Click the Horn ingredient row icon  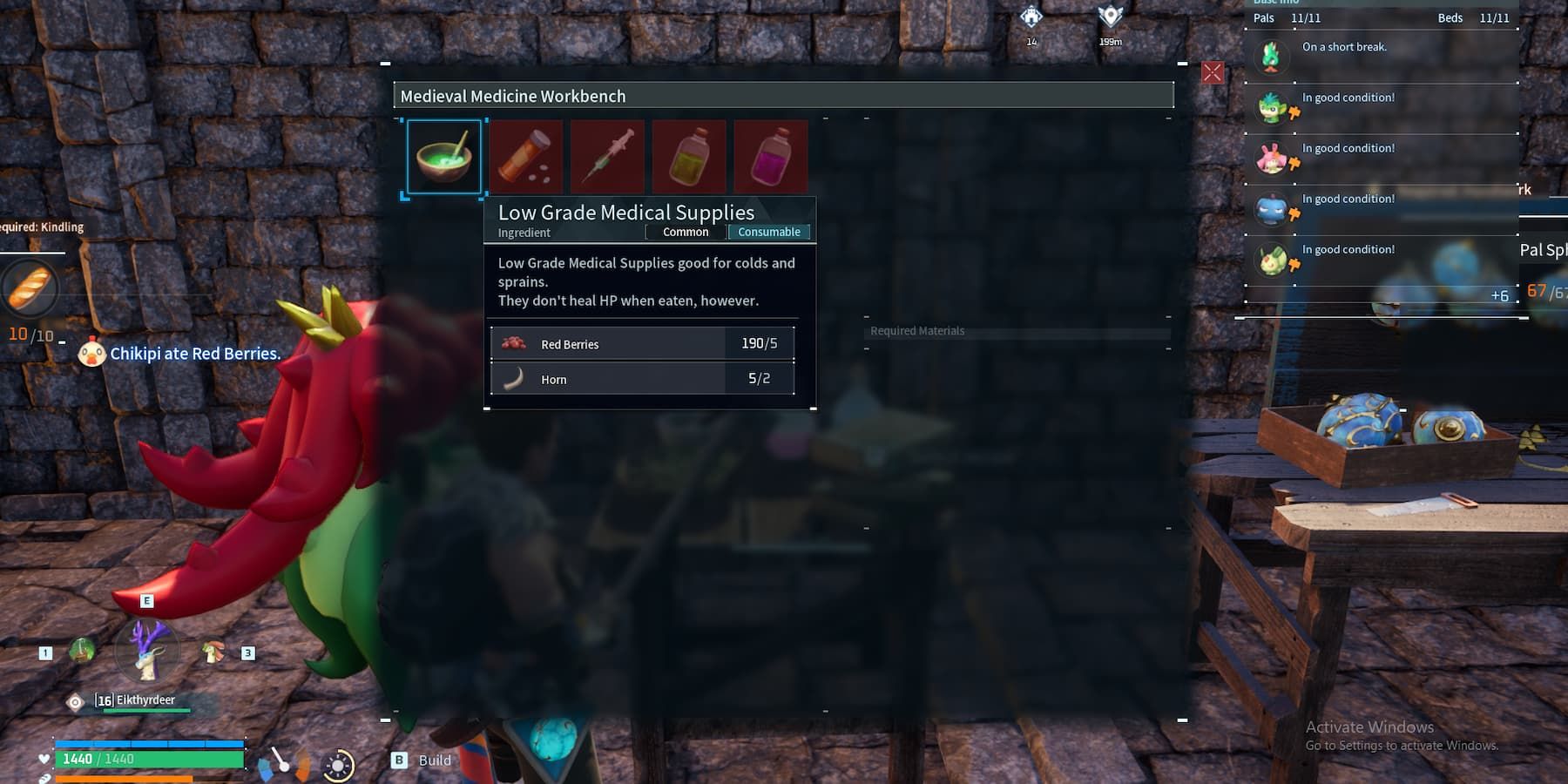(513, 378)
